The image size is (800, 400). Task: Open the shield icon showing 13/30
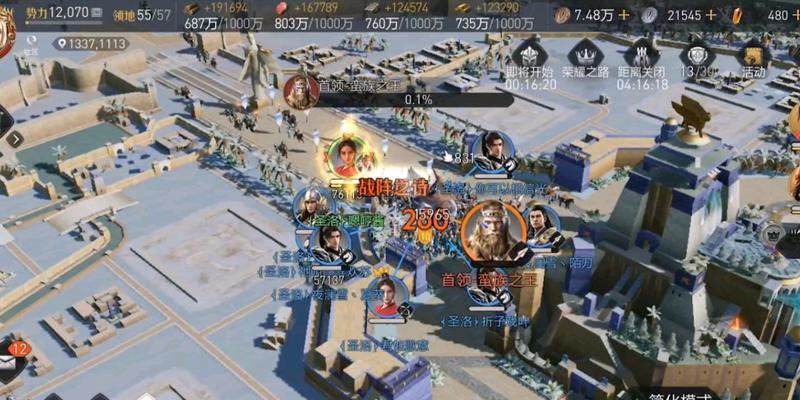coord(698,55)
